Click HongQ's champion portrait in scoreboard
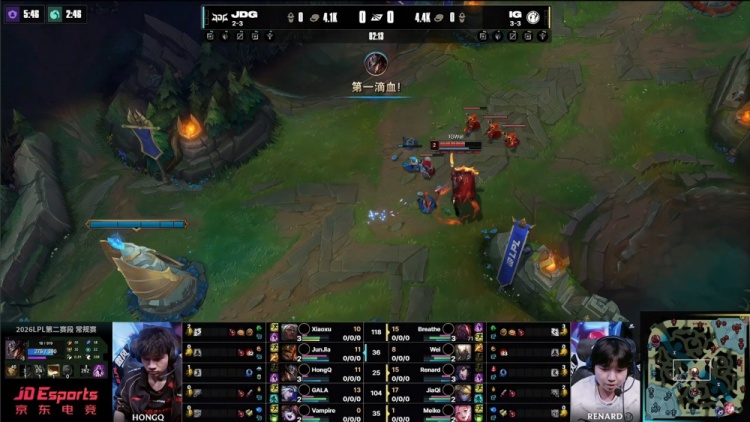 pyautogui.click(x=290, y=372)
